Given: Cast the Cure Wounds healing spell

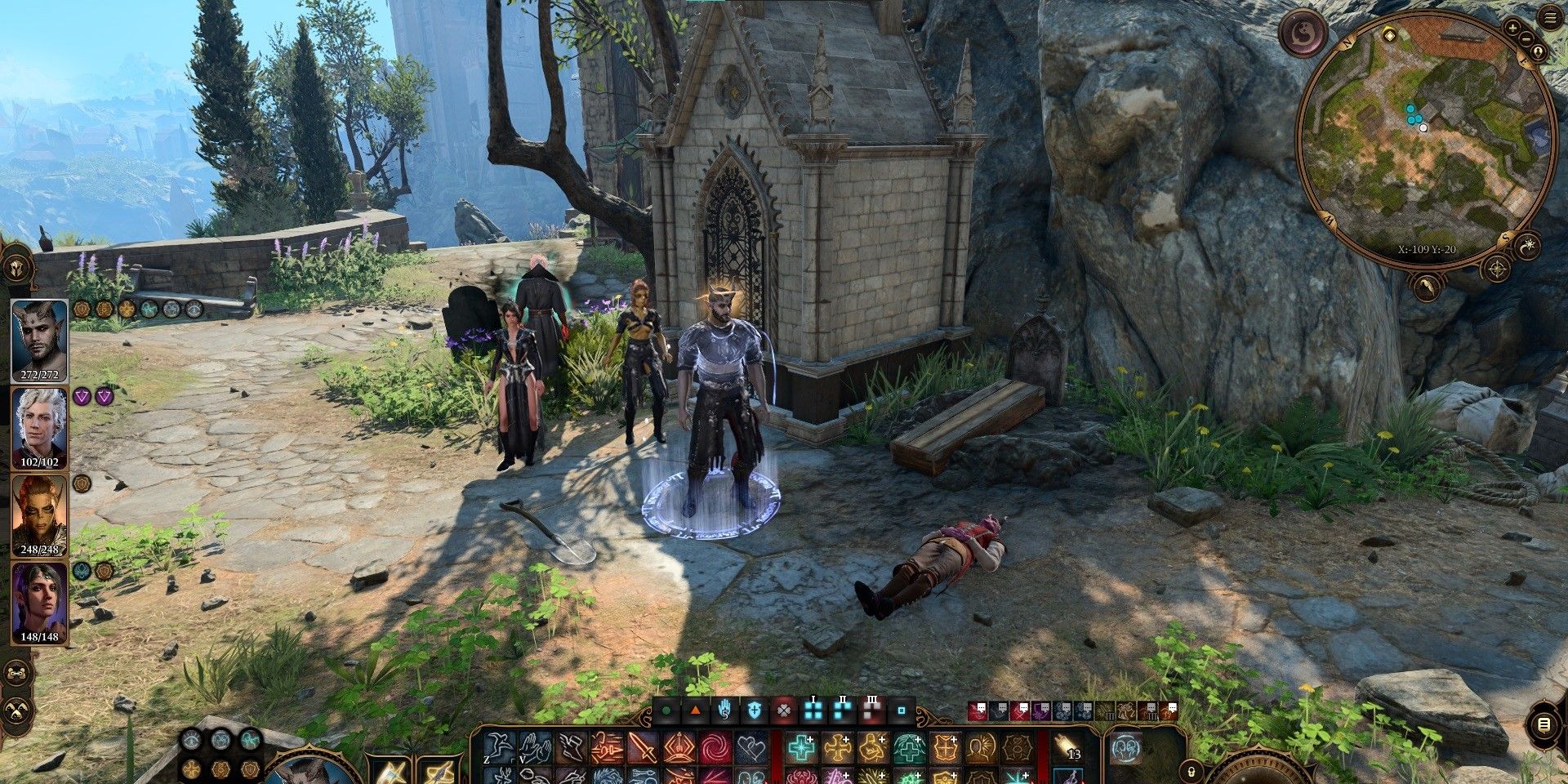Looking at the screenshot, I should (800, 747).
